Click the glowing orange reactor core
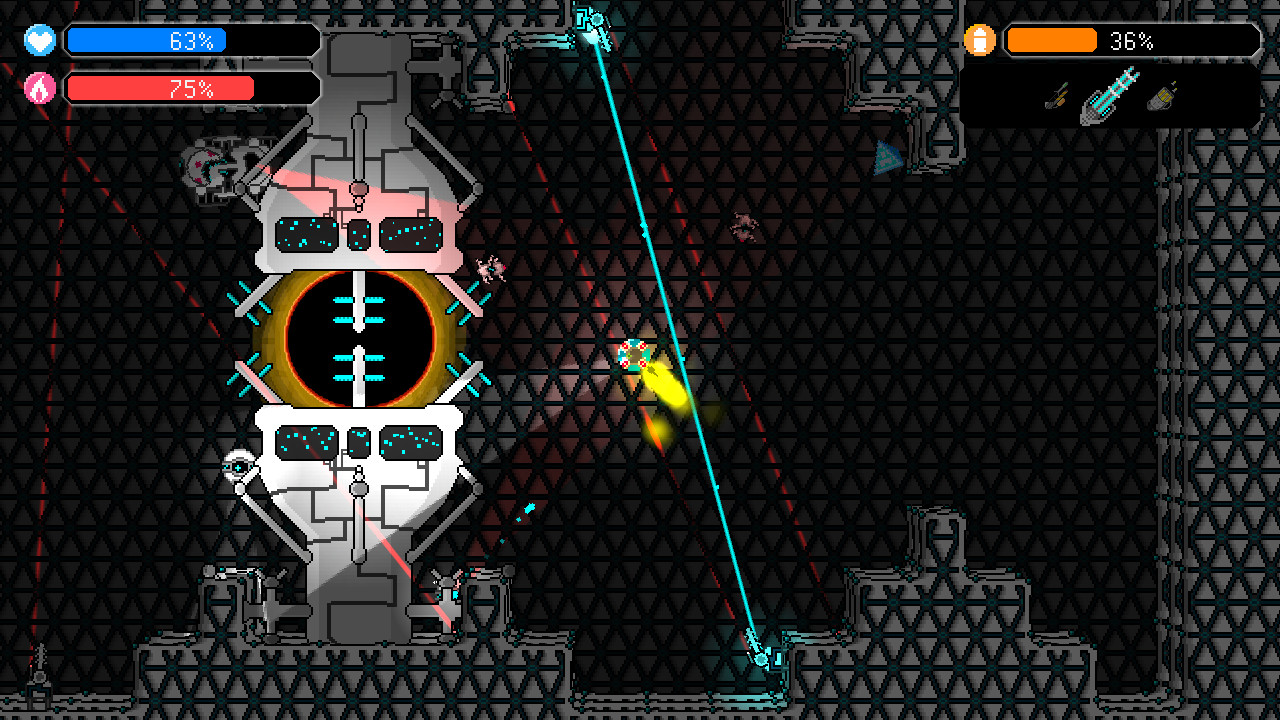The width and height of the screenshot is (1280, 720). pyautogui.click(x=362, y=340)
